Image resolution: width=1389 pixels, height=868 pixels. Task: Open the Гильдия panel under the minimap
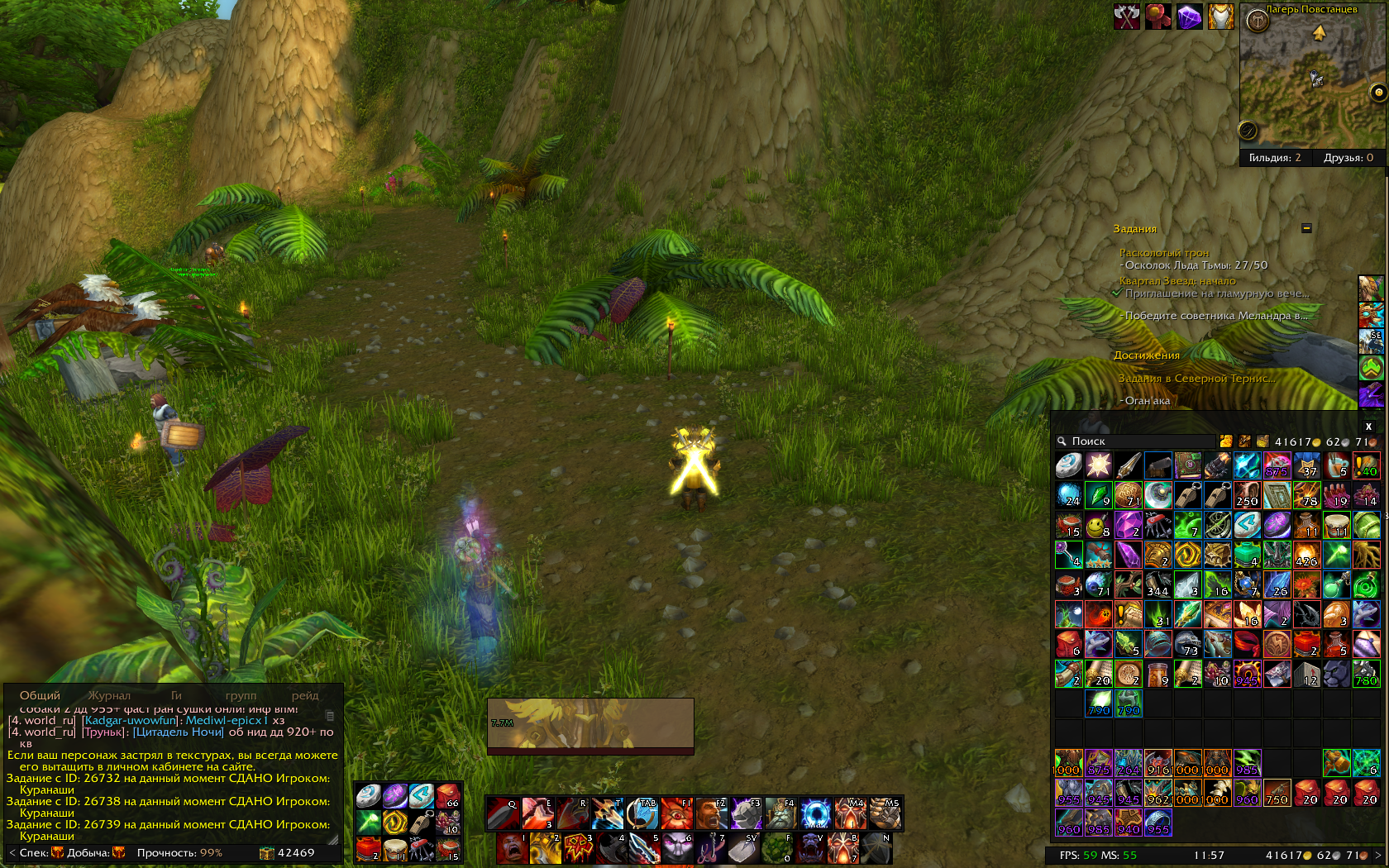click(x=1275, y=158)
